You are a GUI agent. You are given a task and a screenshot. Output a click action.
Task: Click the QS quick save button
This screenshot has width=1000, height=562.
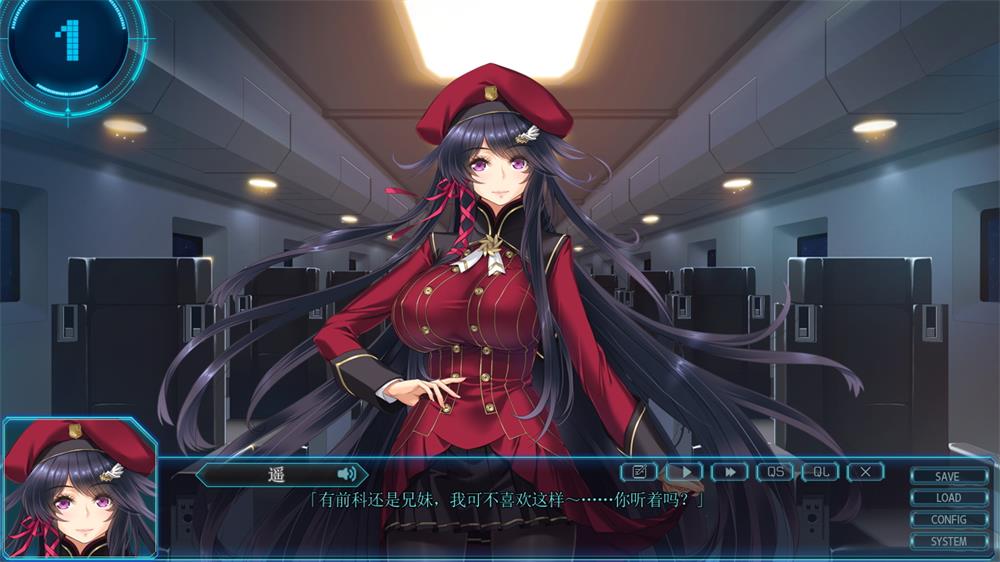[775, 471]
